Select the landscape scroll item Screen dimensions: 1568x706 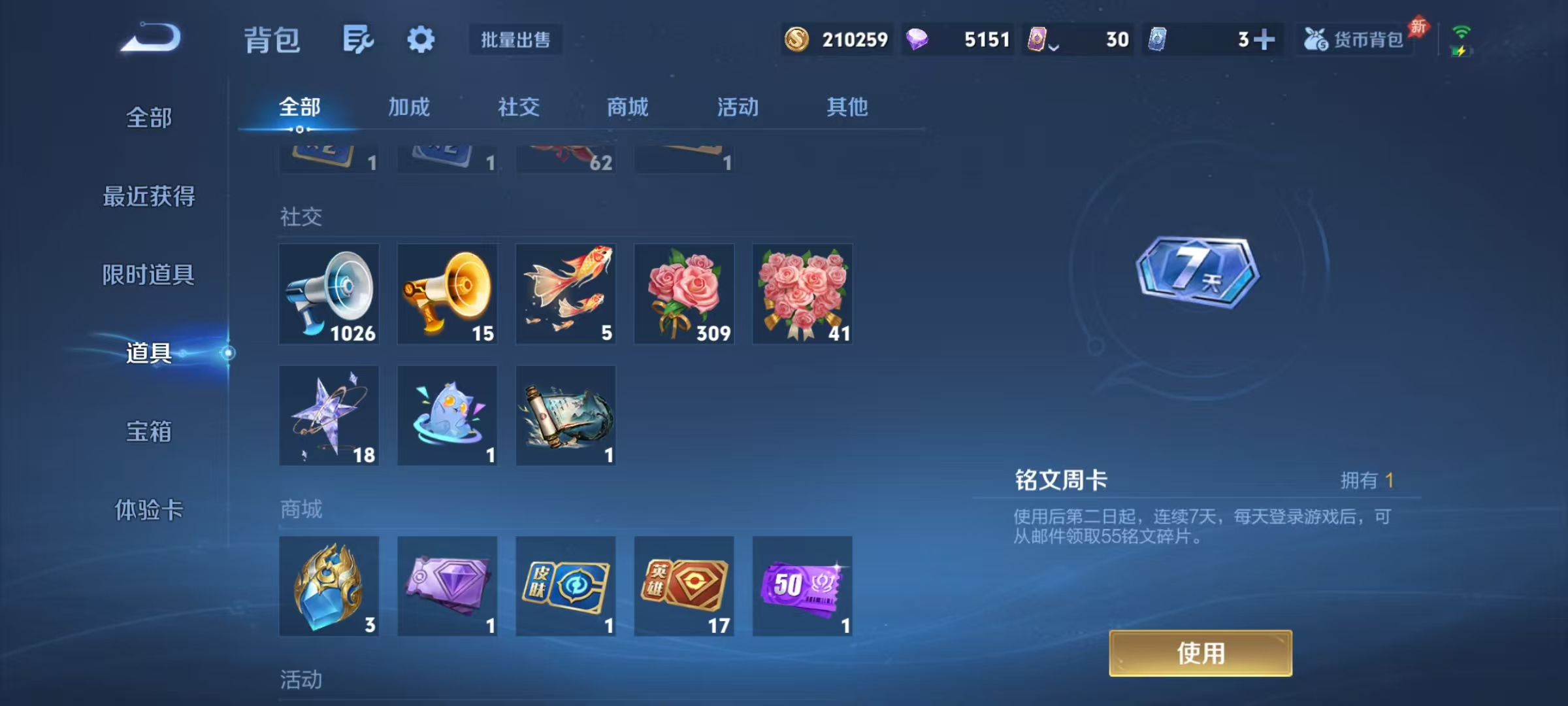point(566,414)
